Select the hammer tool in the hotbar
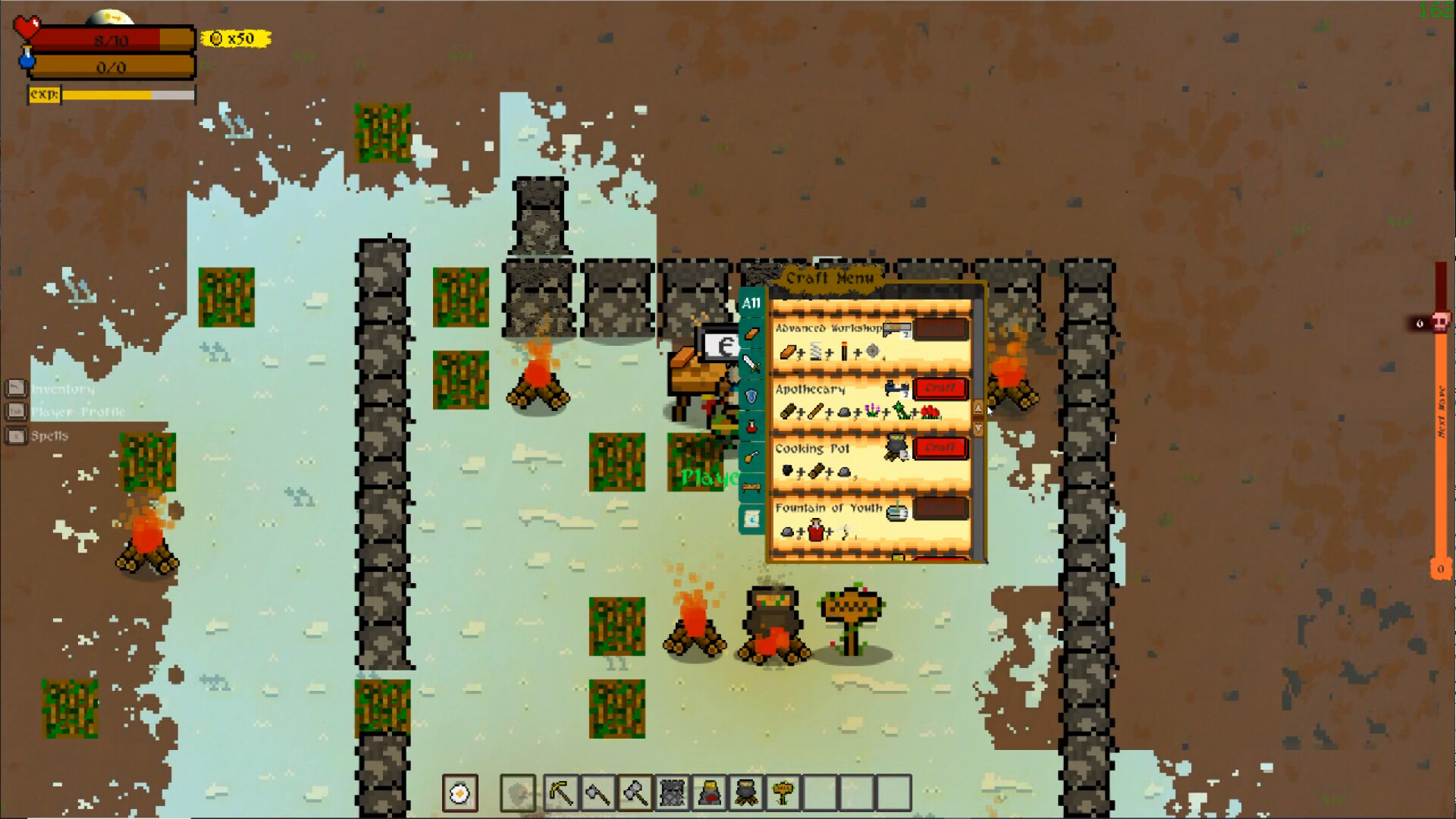1456x819 pixels. pyautogui.click(x=637, y=791)
